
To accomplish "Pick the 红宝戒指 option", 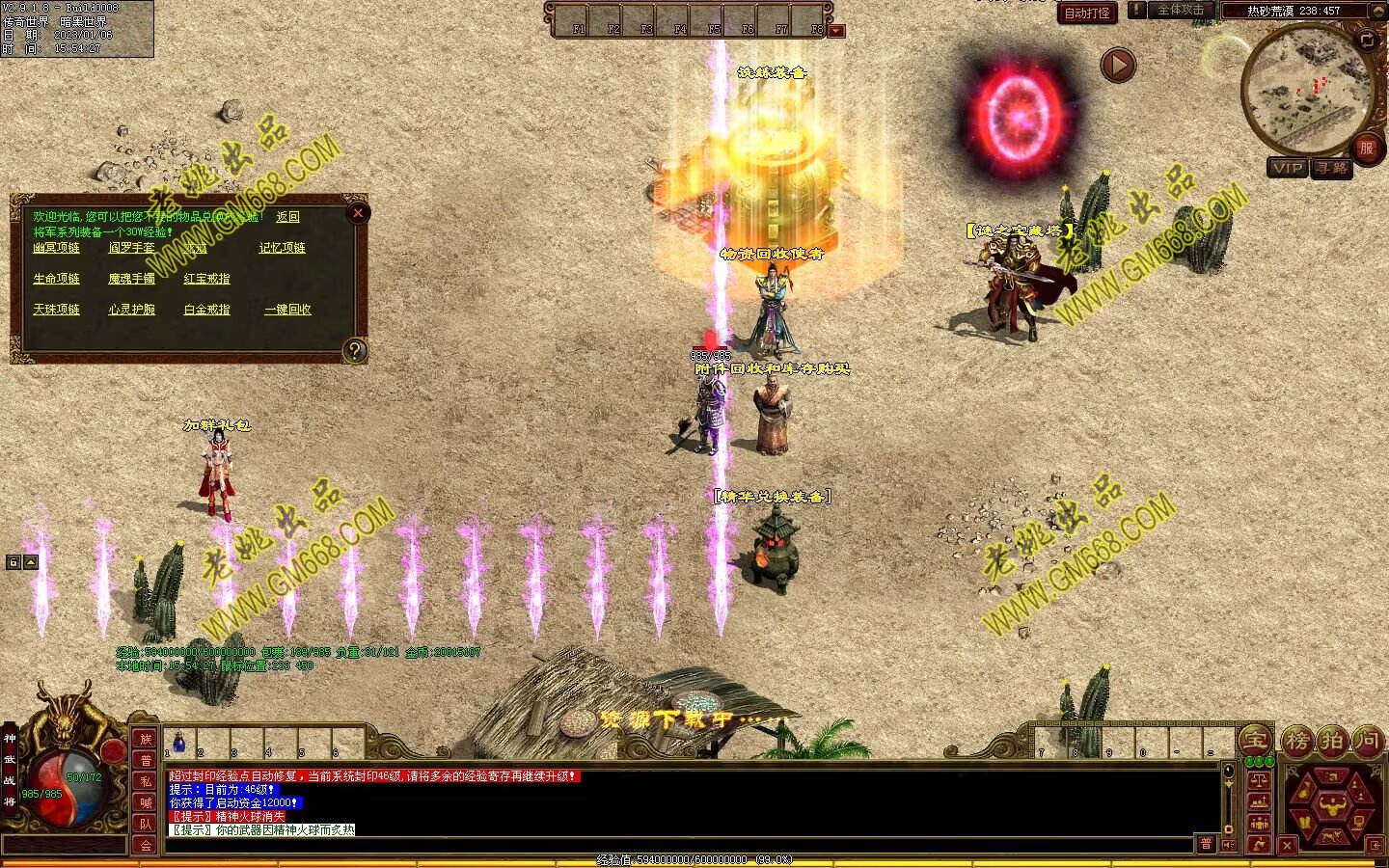I will coord(206,279).
